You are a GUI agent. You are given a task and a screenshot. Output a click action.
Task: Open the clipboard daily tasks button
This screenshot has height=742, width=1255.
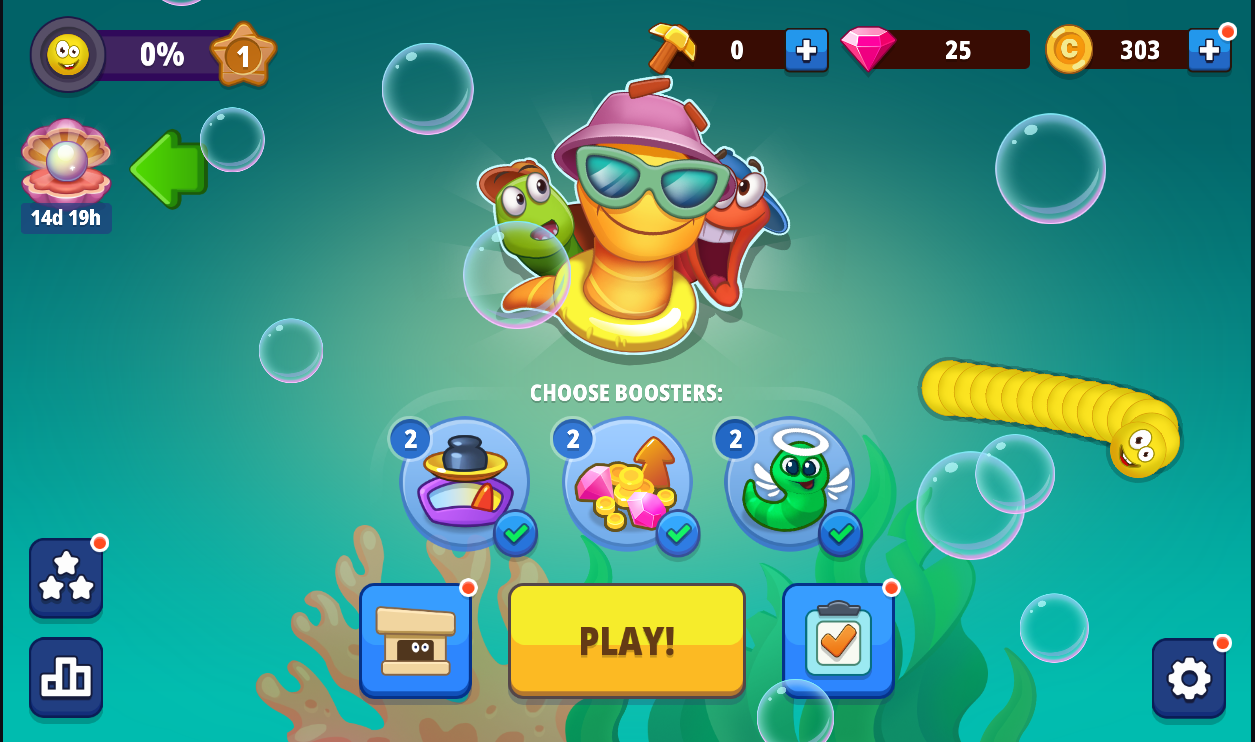pyautogui.click(x=838, y=640)
